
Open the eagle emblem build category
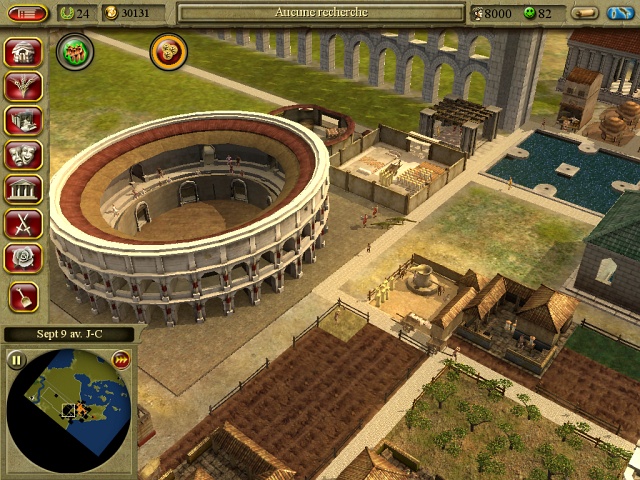[22, 86]
